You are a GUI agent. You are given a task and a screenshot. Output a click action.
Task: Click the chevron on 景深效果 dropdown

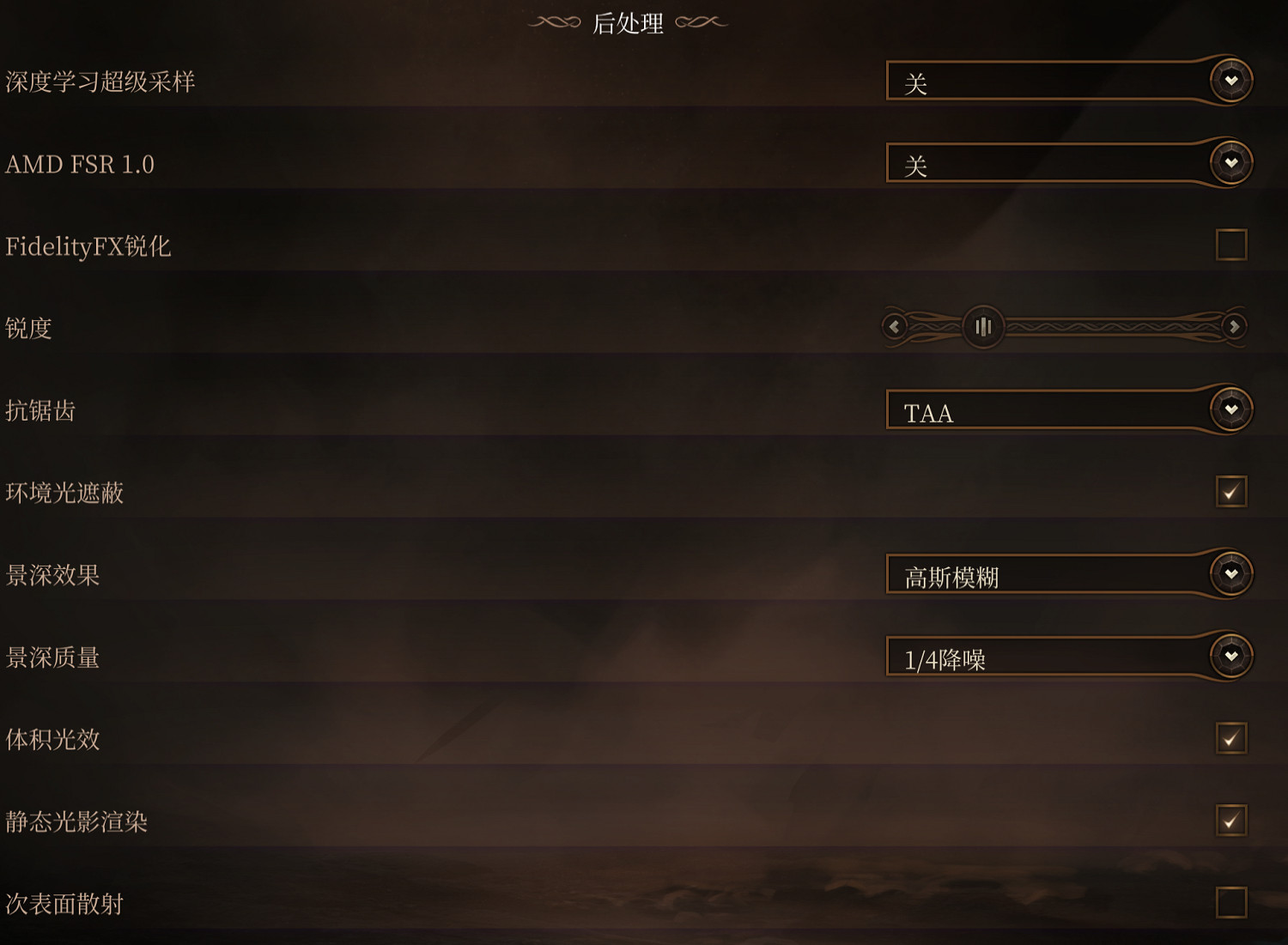1231,574
